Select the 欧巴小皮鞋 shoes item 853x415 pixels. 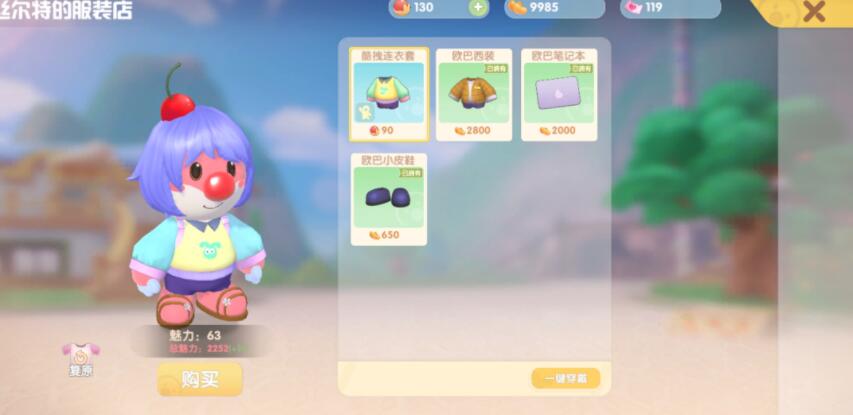point(389,198)
